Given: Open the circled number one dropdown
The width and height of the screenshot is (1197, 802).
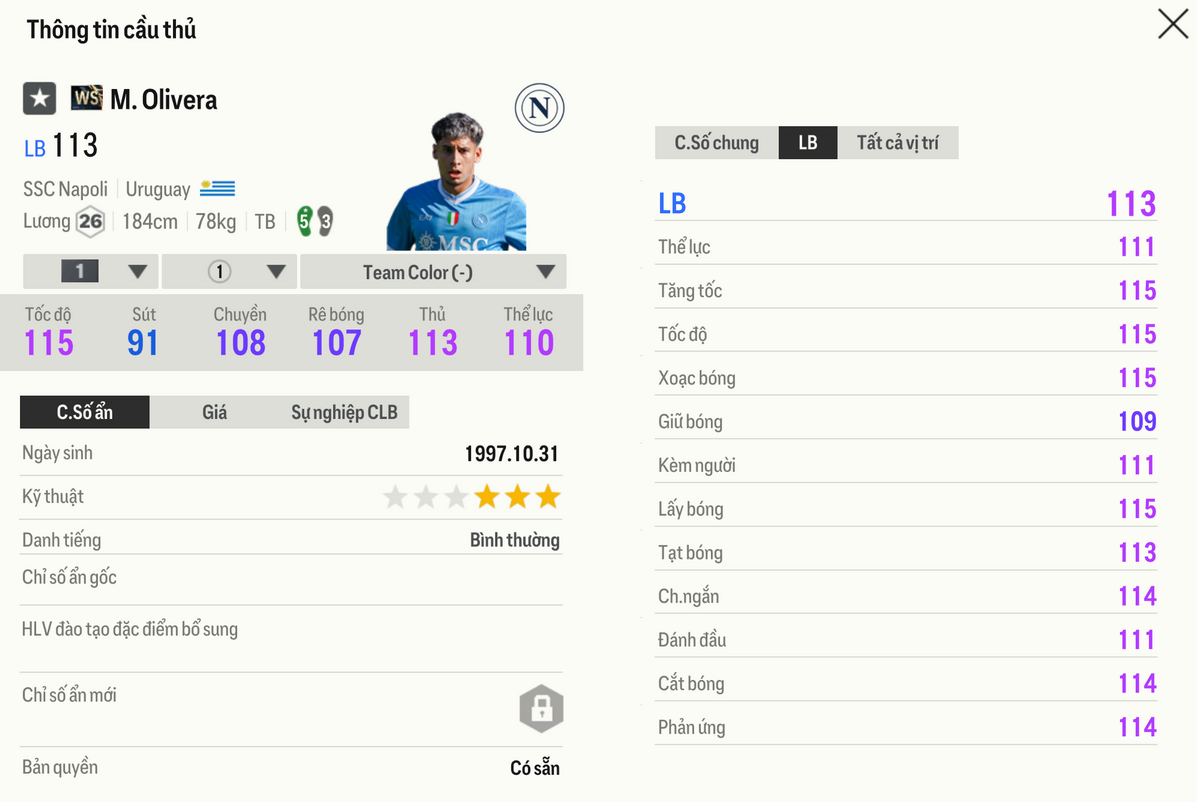Looking at the screenshot, I should click(x=229, y=272).
